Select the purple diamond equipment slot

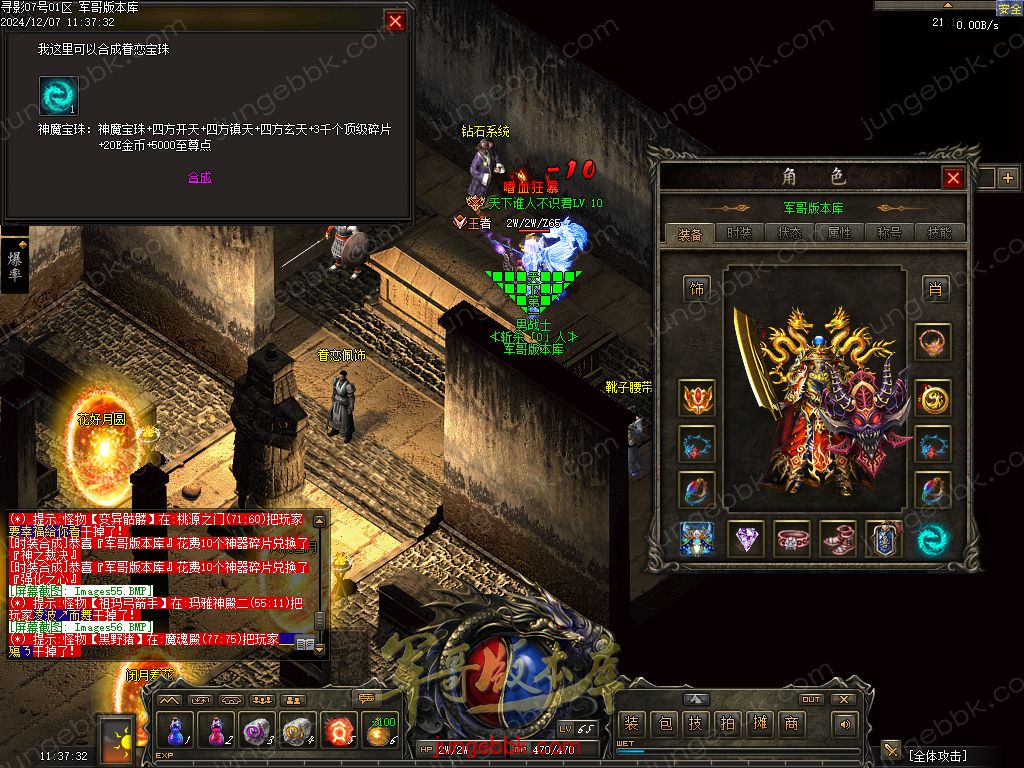[x=745, y=540]
